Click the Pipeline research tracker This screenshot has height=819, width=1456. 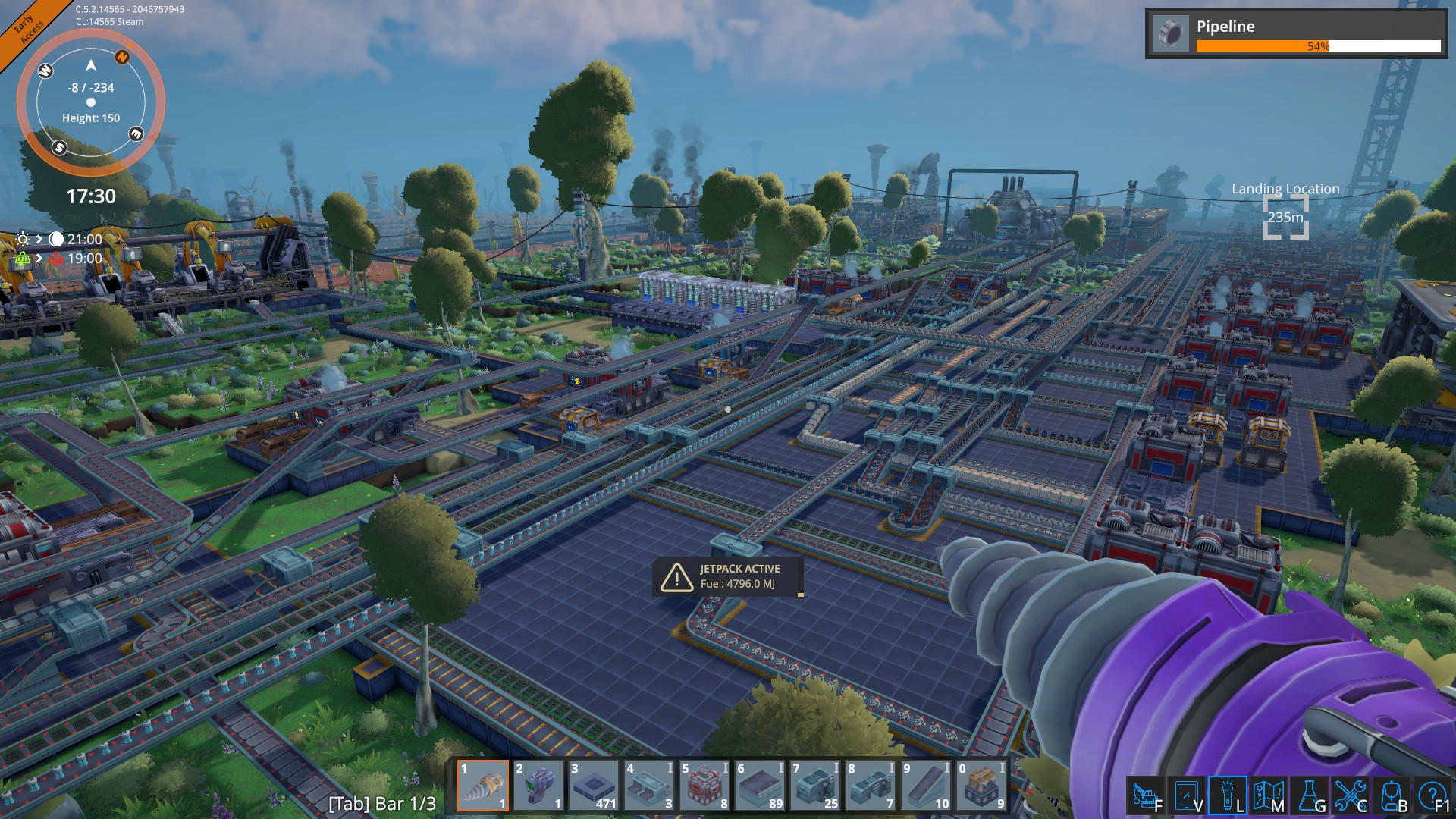(x=1296, y=34)
